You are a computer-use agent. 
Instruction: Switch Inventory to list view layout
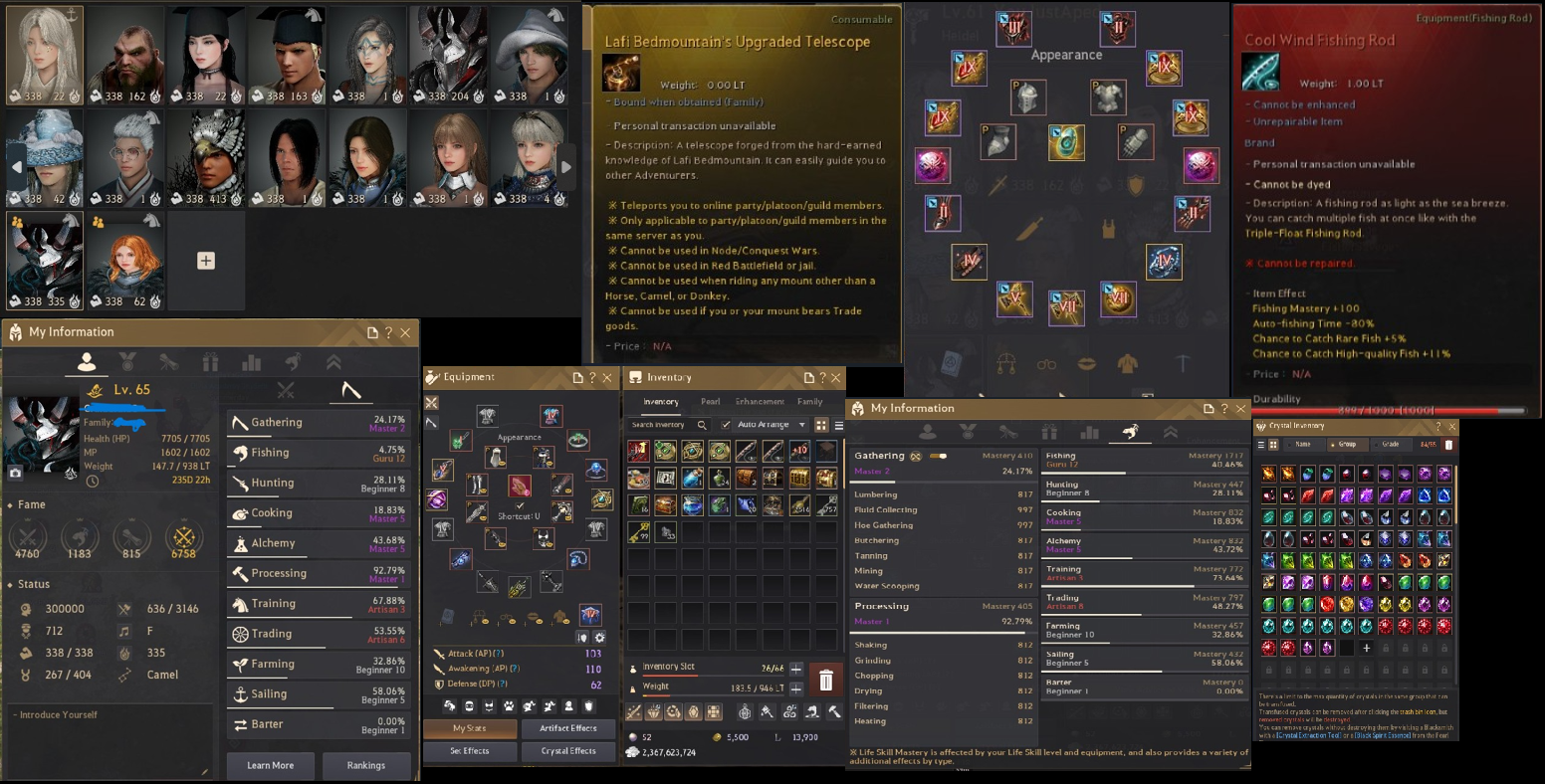click(x=837, y=425)
